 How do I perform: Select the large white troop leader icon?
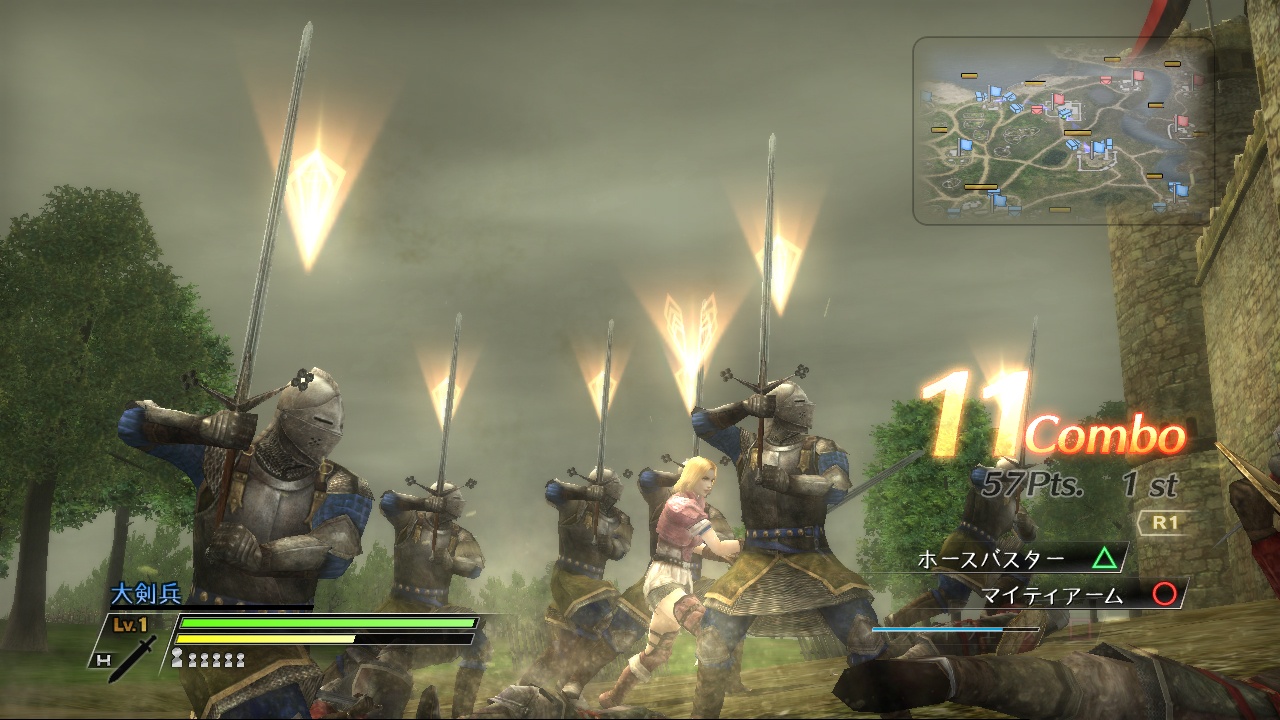(177, 656)
